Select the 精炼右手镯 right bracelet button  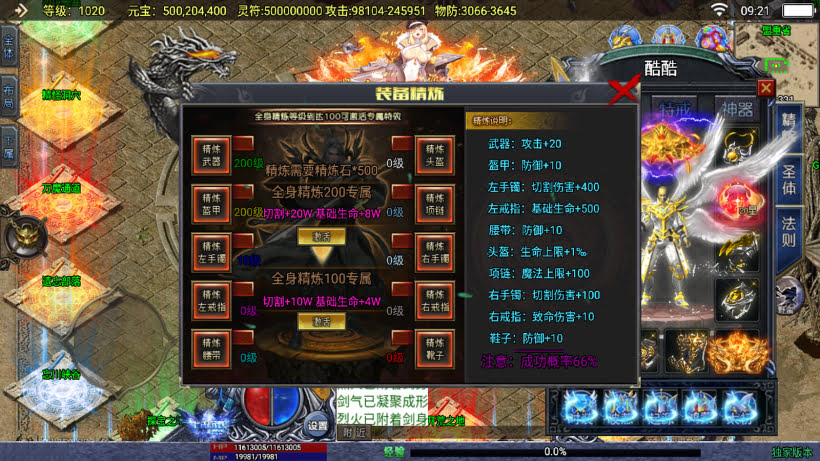pyautogui.click(x=434, y=251)
